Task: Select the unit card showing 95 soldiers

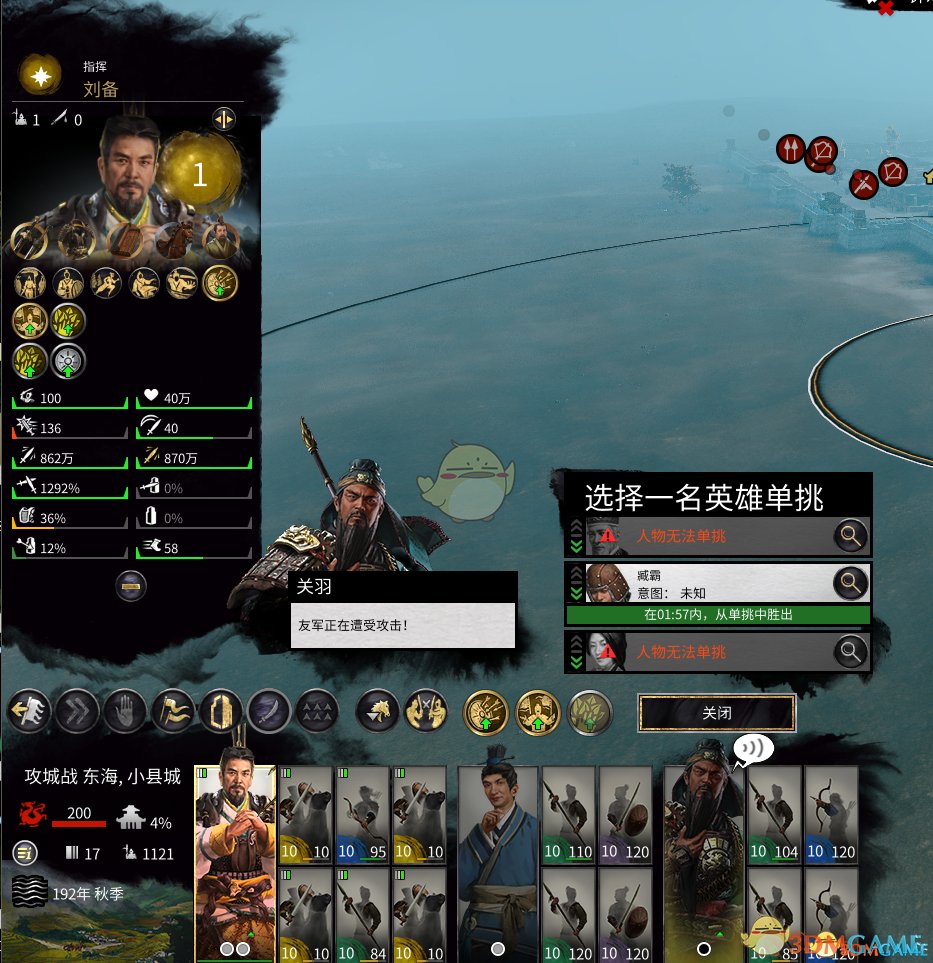Action: pyautogui.click(x=362, y=814)
